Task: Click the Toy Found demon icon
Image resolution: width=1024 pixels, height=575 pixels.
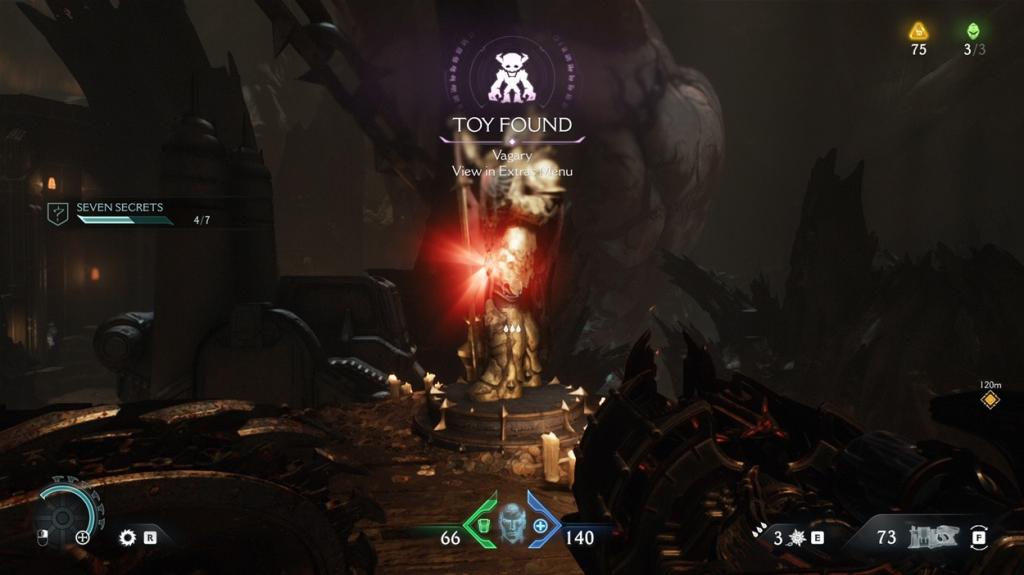Action: point(511,77)
